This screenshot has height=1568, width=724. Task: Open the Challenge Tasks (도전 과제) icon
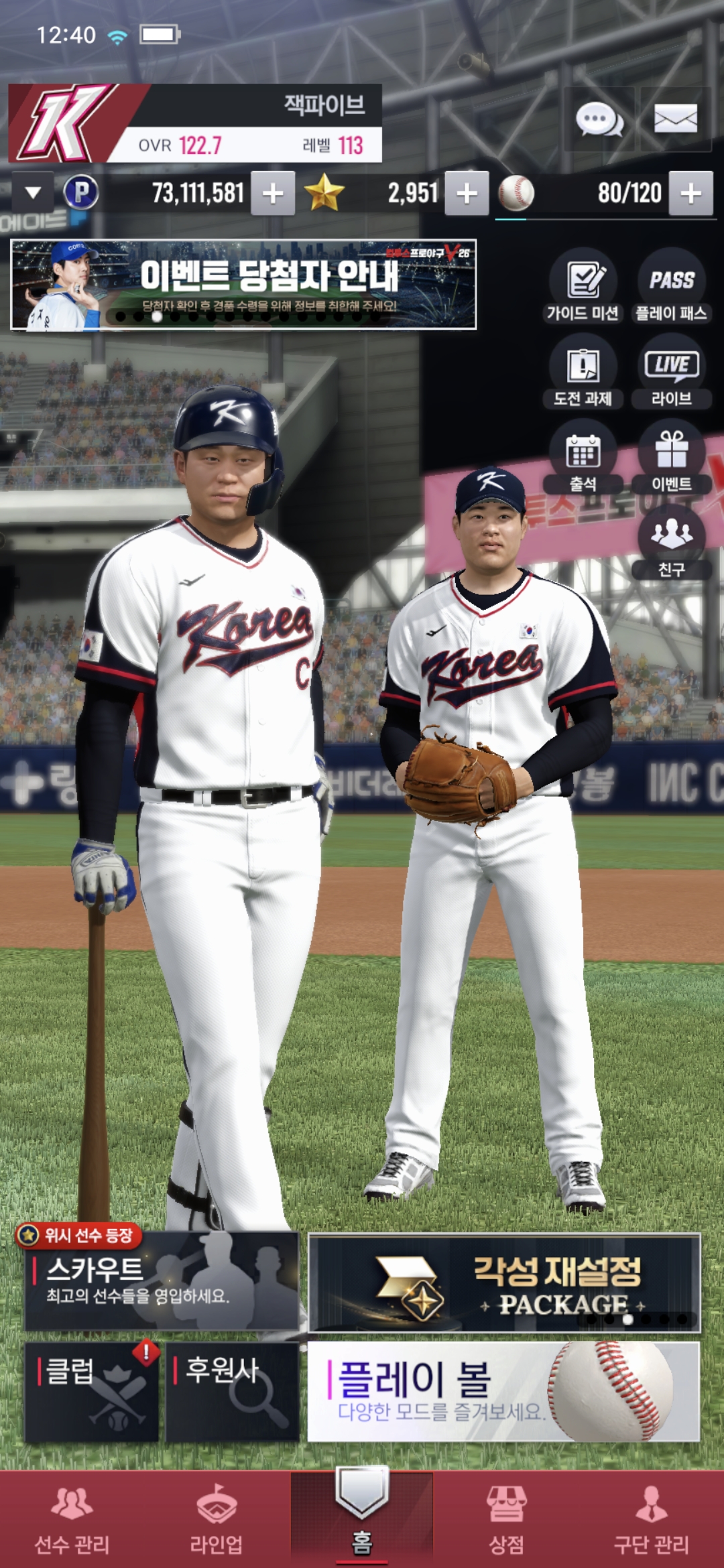(x=583, y=373)
